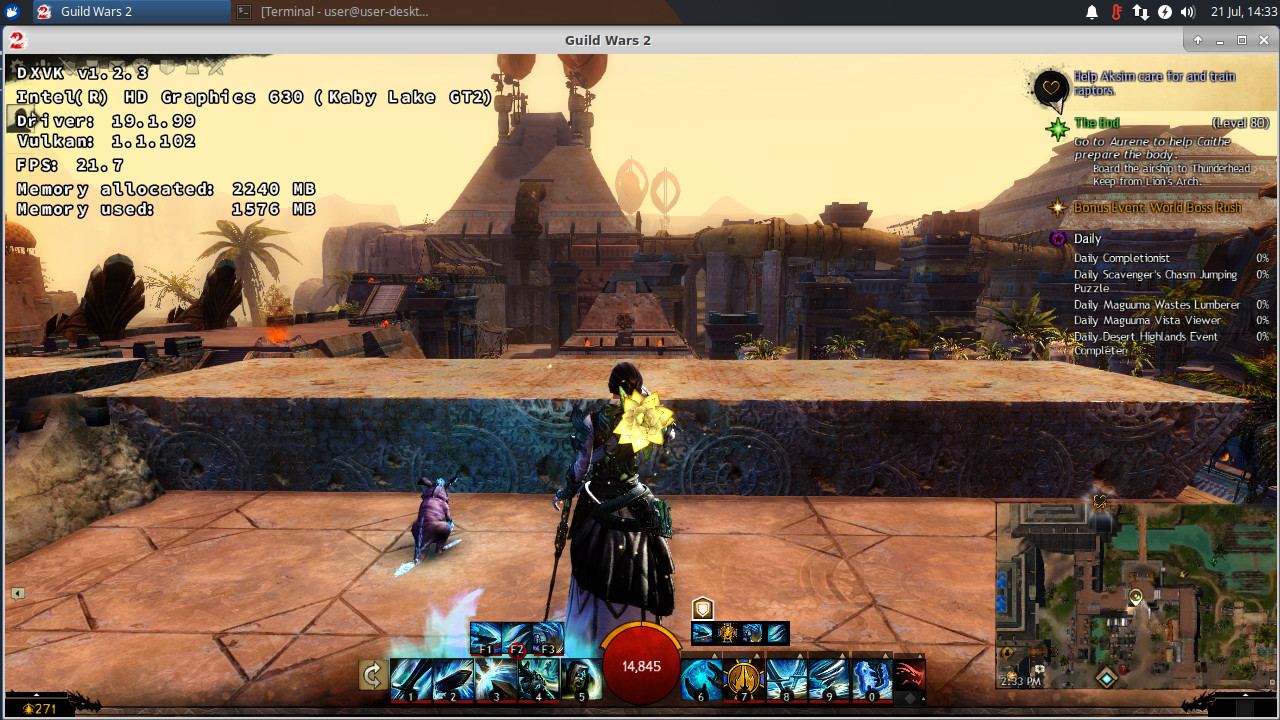This screenshot has height=720, width=1280.
Task: Select the weapon swap icon beside skill bar
Action: click(x=372, y=675)
